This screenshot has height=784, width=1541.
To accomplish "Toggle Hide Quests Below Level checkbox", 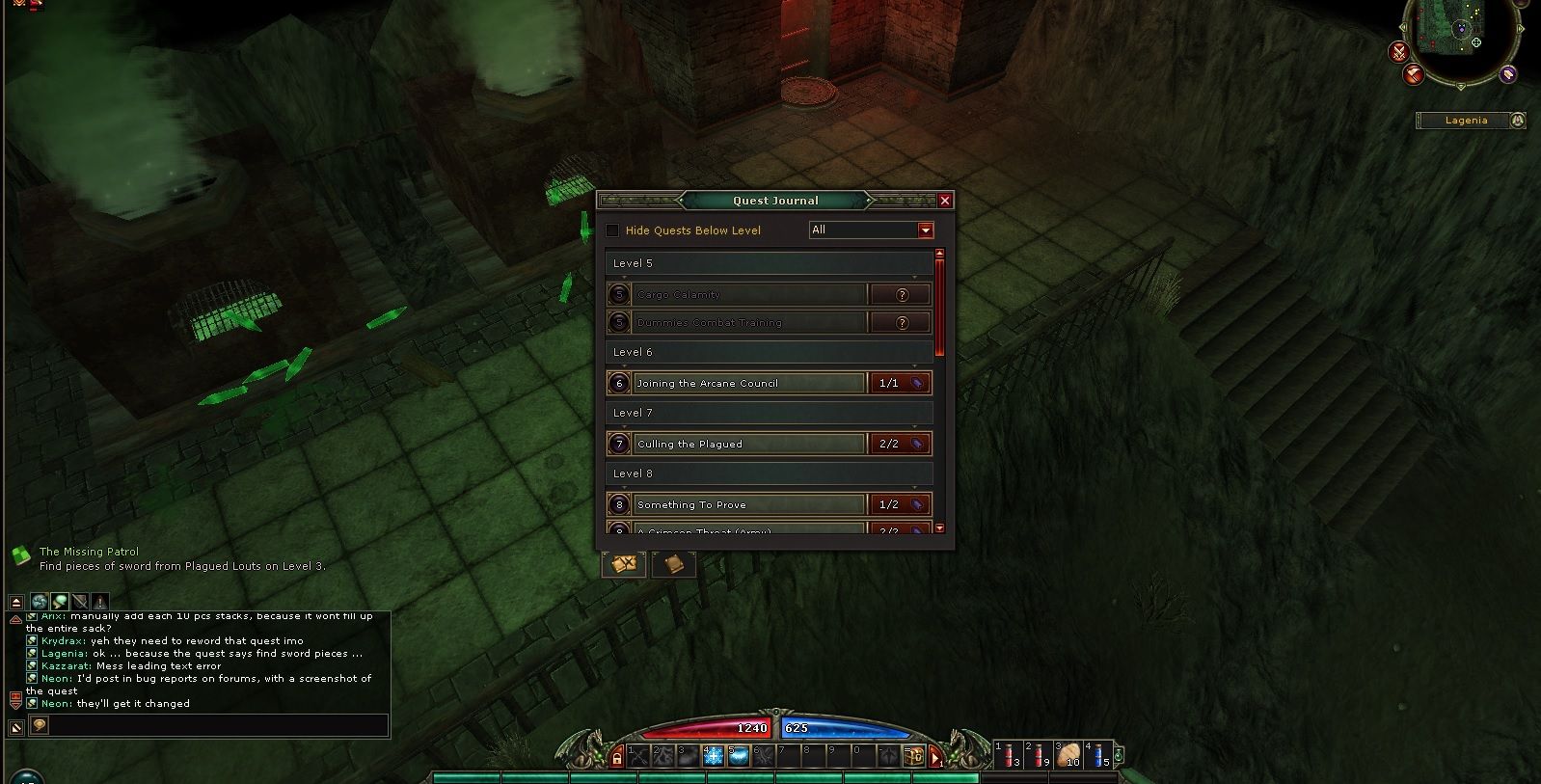I will 612,230.
